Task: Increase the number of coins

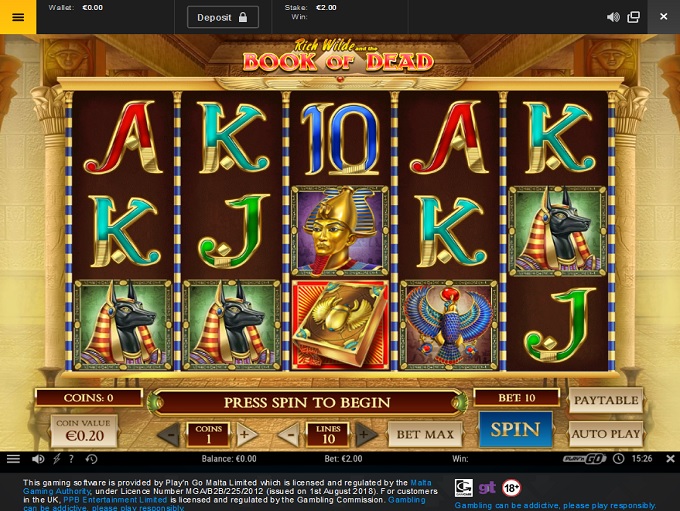Action: point(243,435)
